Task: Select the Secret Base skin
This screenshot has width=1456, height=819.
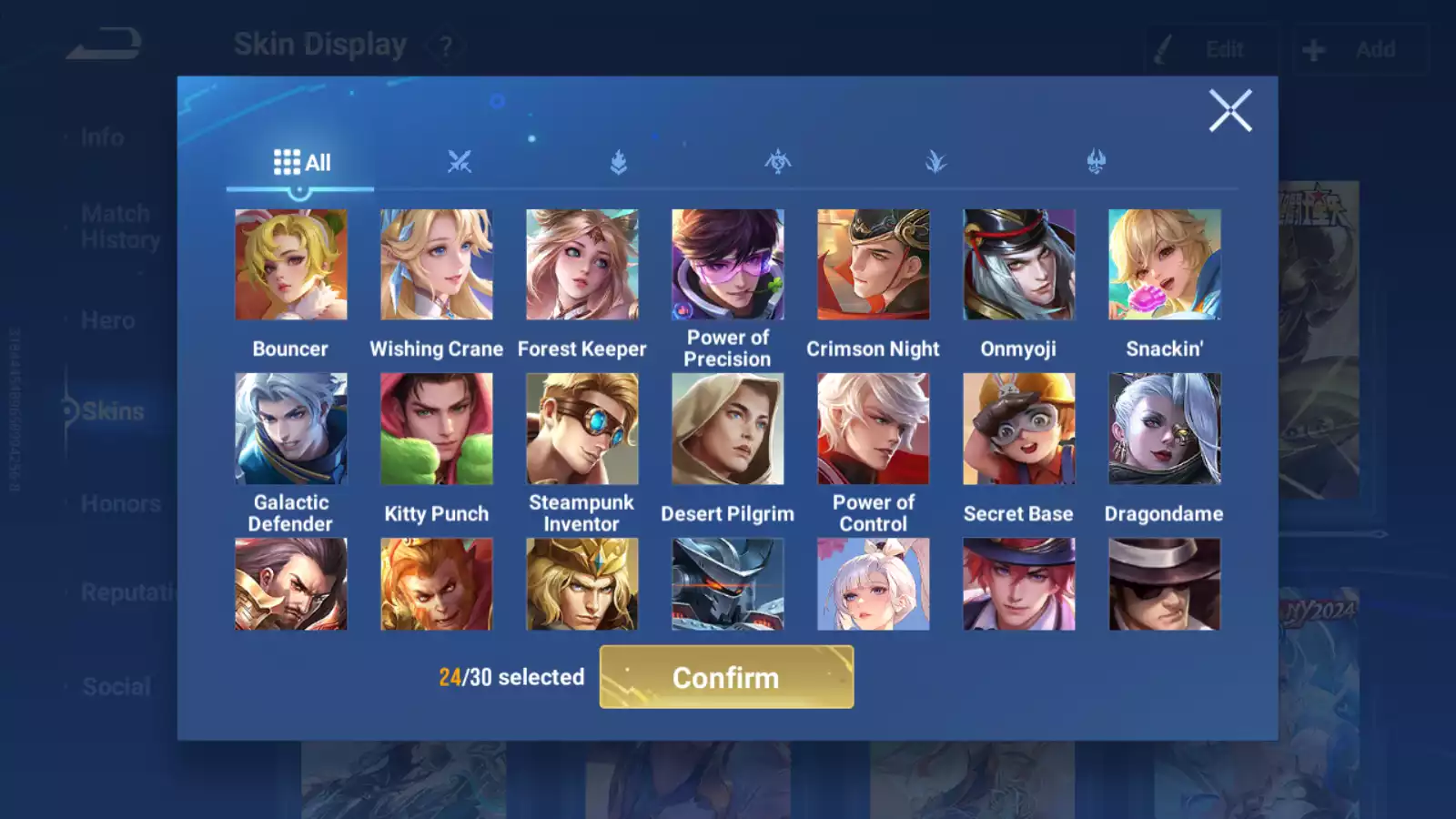Action: [x=1018, y=429]
